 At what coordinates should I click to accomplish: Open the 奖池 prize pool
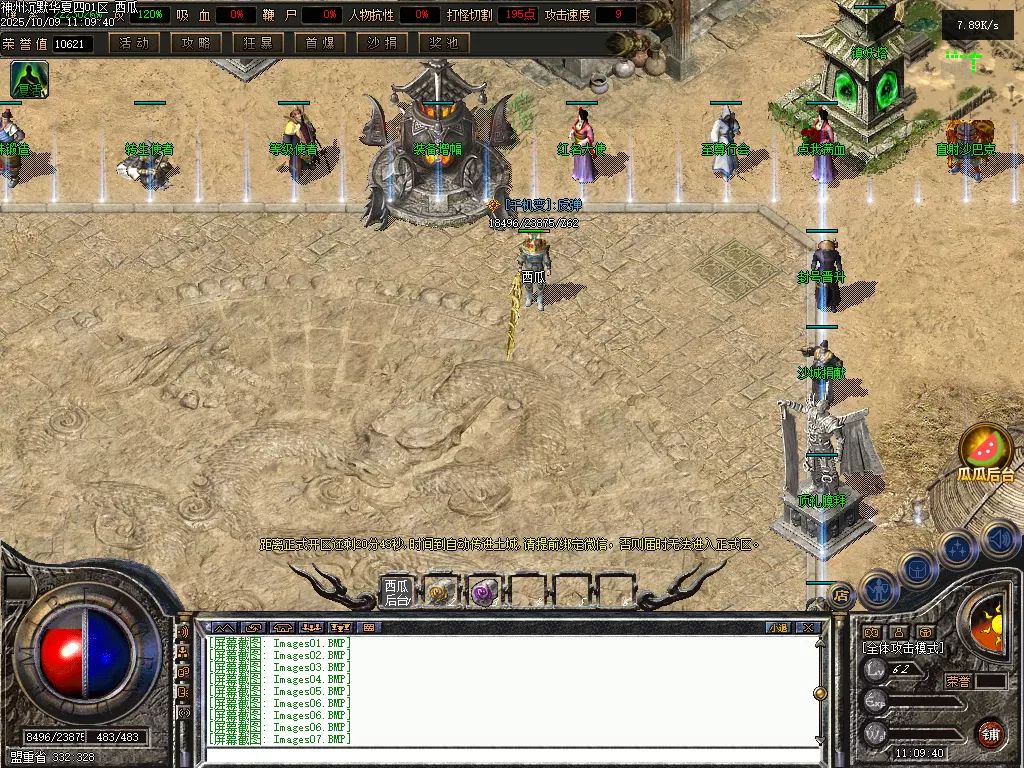click(444, 43)
